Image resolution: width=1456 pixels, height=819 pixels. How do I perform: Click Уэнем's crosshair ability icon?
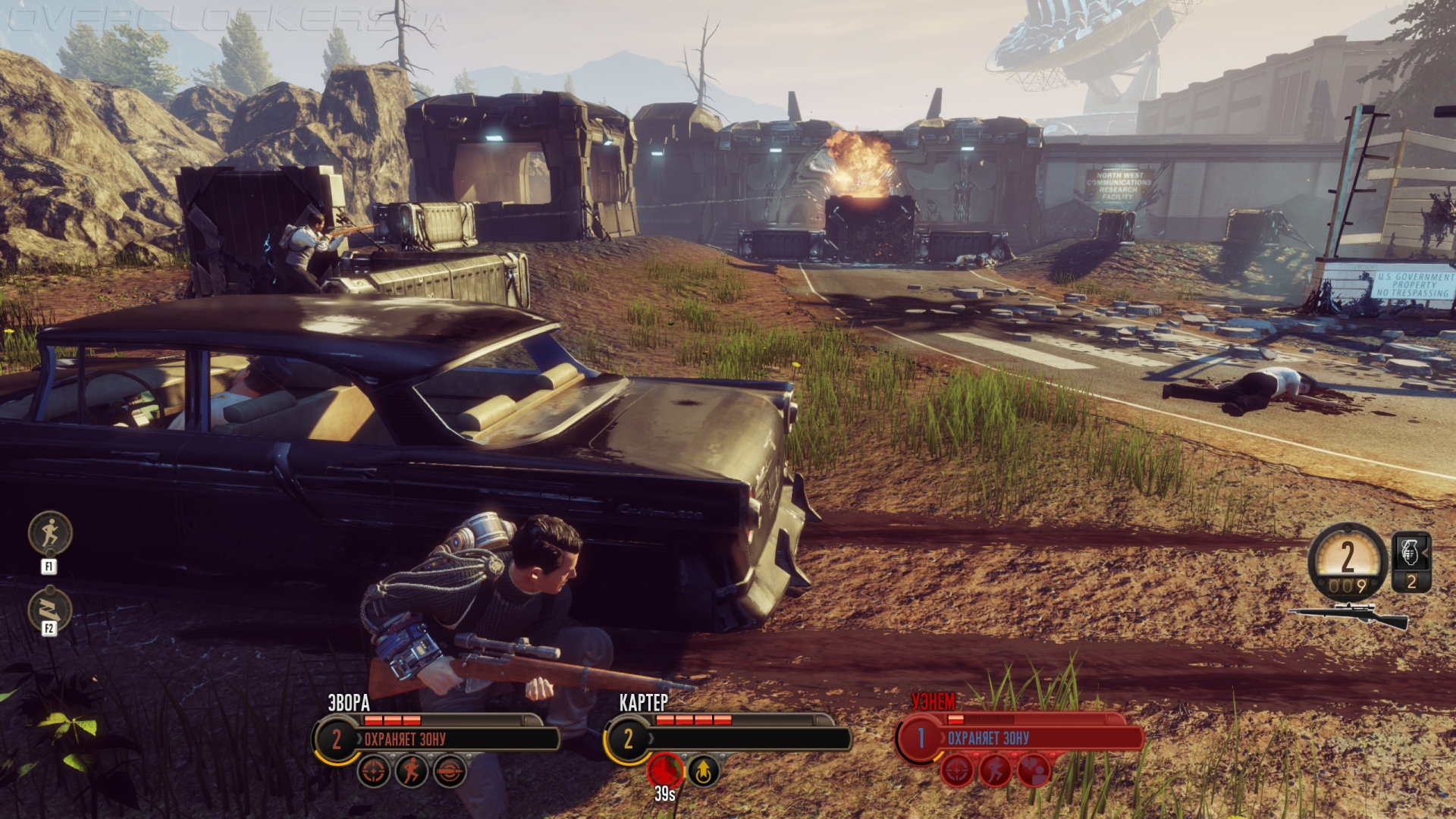957,772
